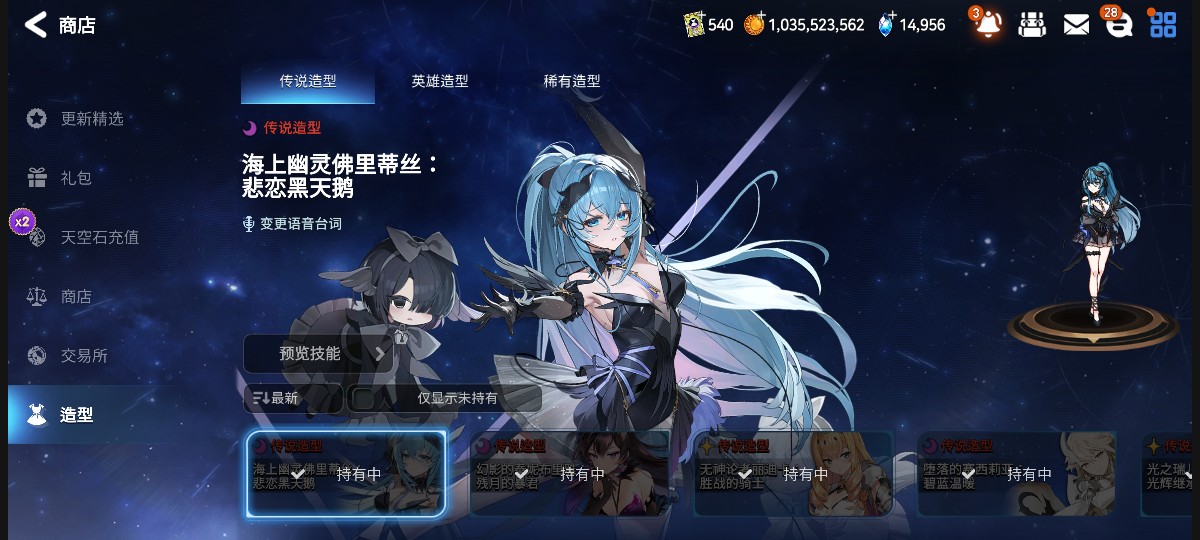1200x540 pixels.
Task: Go back from the 商店 screen
Action: pyautogui.click(x=36, y=25)
